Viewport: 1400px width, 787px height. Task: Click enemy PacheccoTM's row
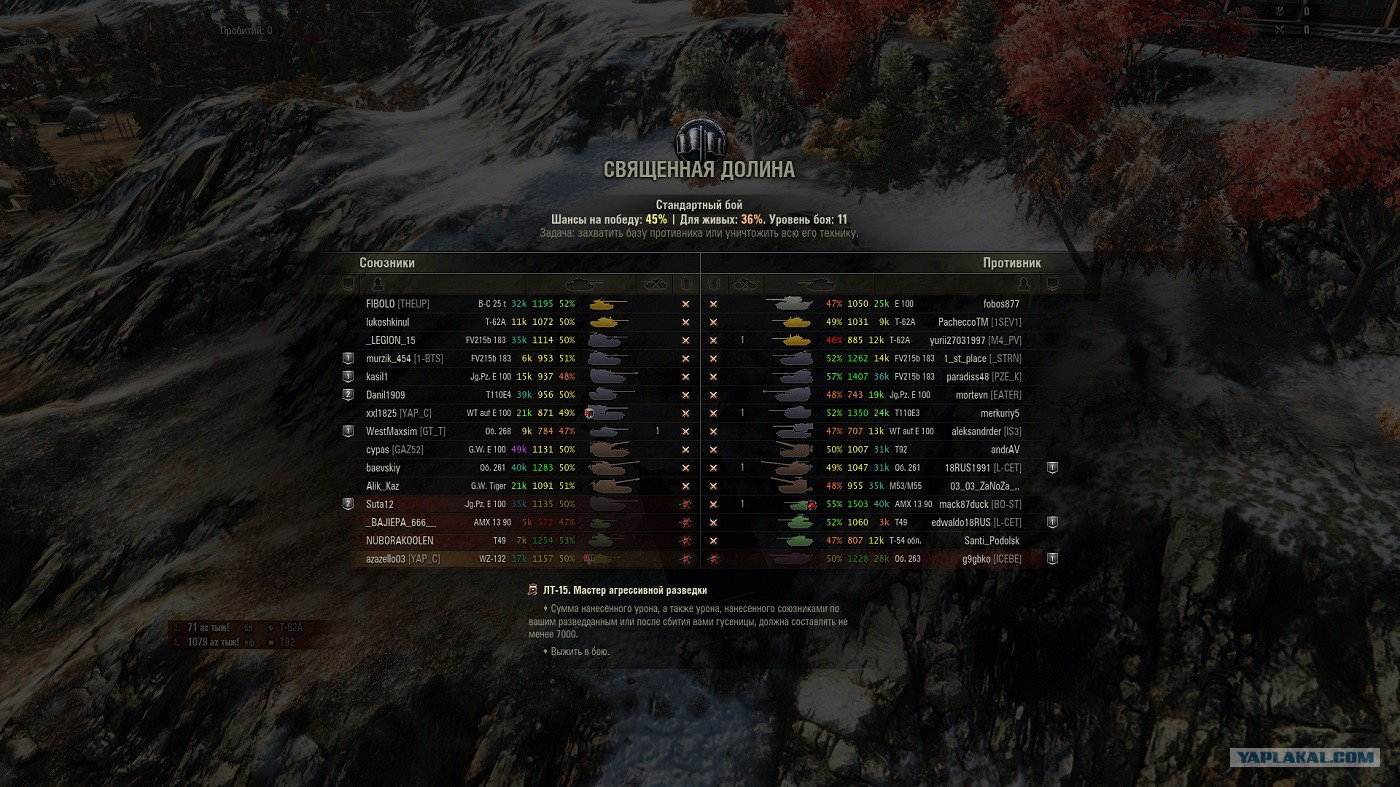979,322
